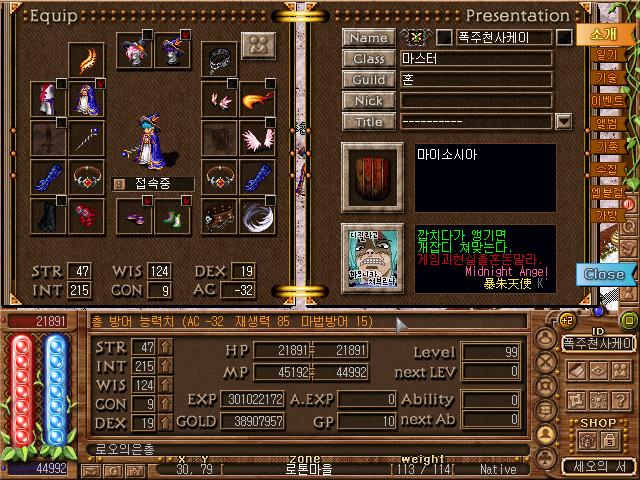Image resolution: width=640 pixels, height=480 pixels.
Task: Expand the Title dropdown arrow
Action: 563,122
